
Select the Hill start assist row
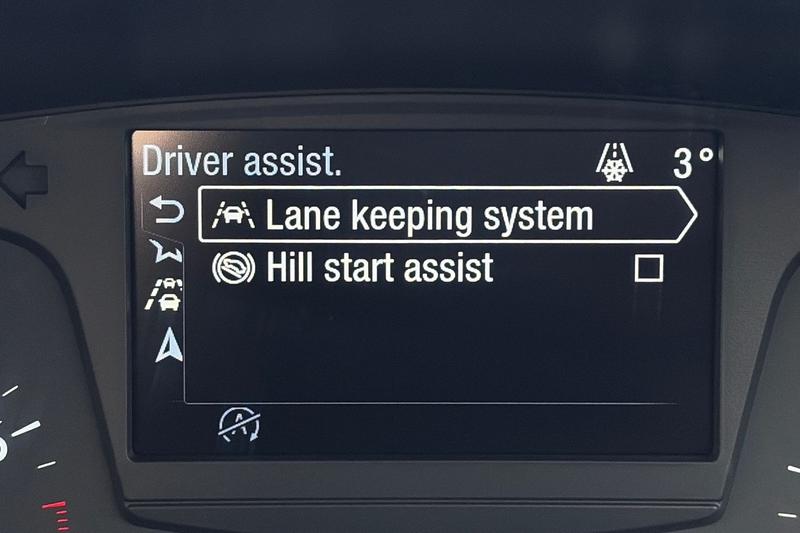380,268
